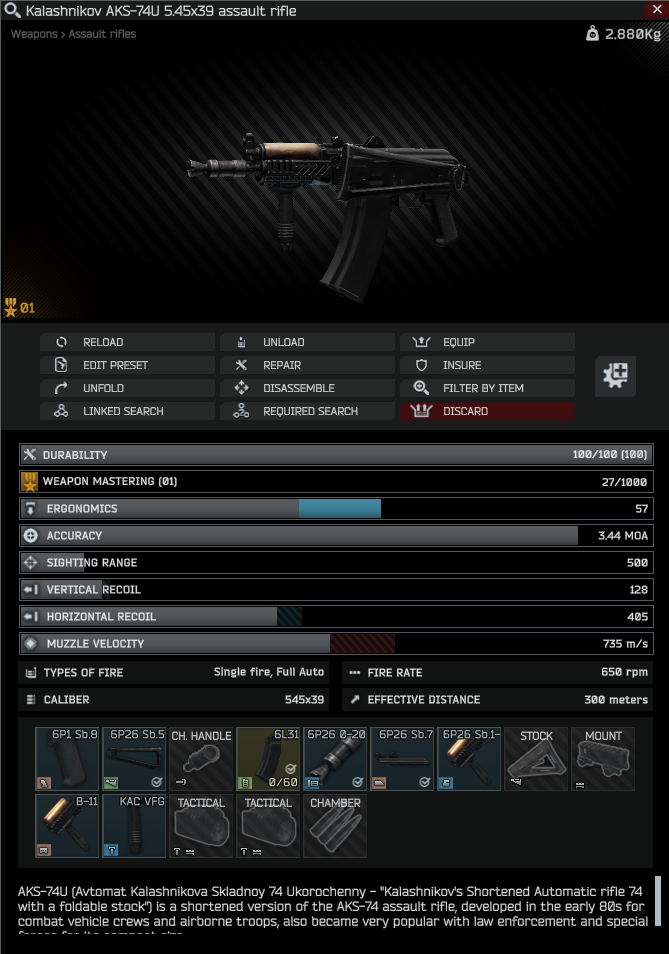
Task: Select the CHAMBER slot
Action: click(x=335, y=826)
